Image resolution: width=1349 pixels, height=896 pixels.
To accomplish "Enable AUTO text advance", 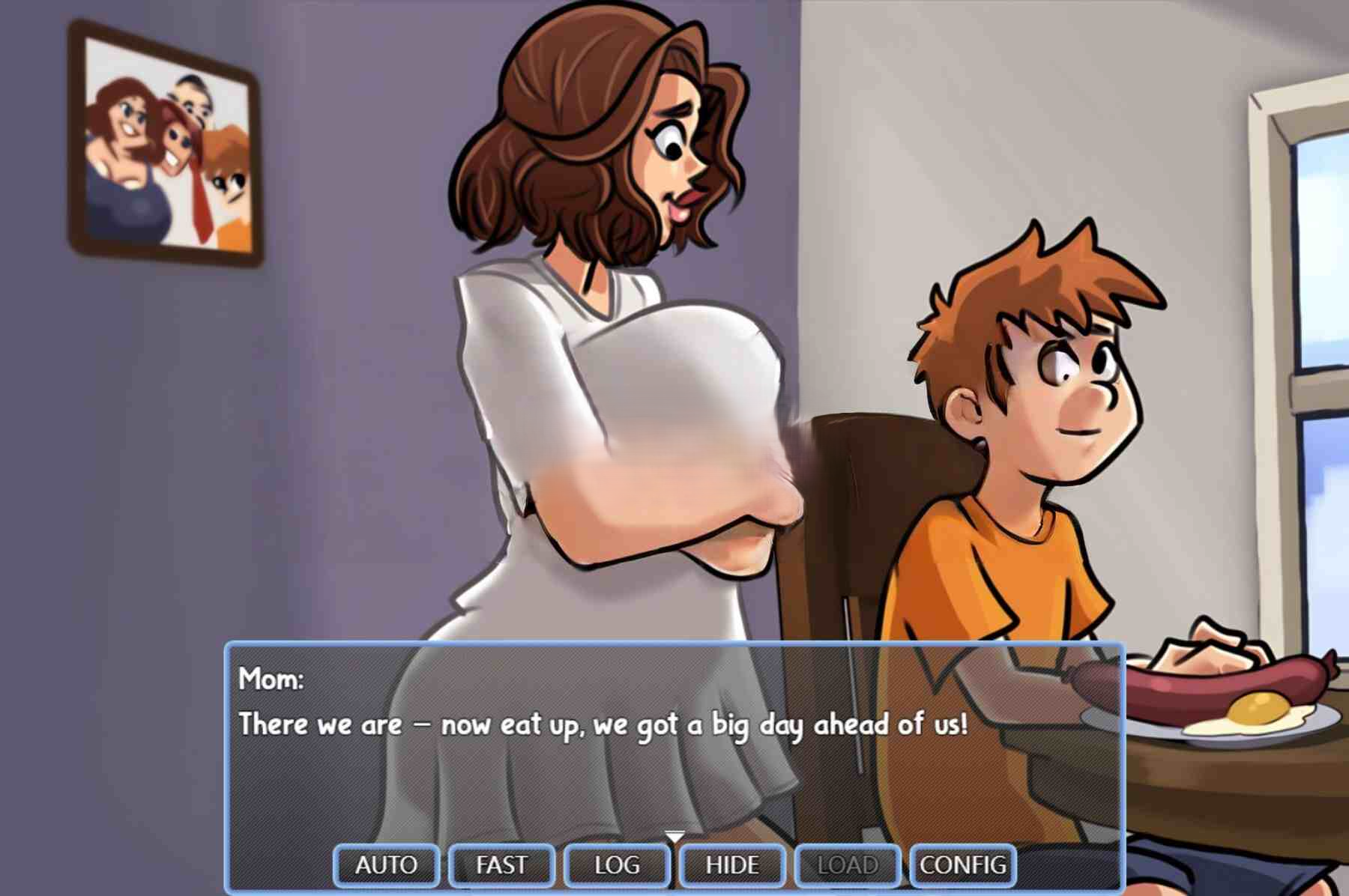I will pos(386,865).
